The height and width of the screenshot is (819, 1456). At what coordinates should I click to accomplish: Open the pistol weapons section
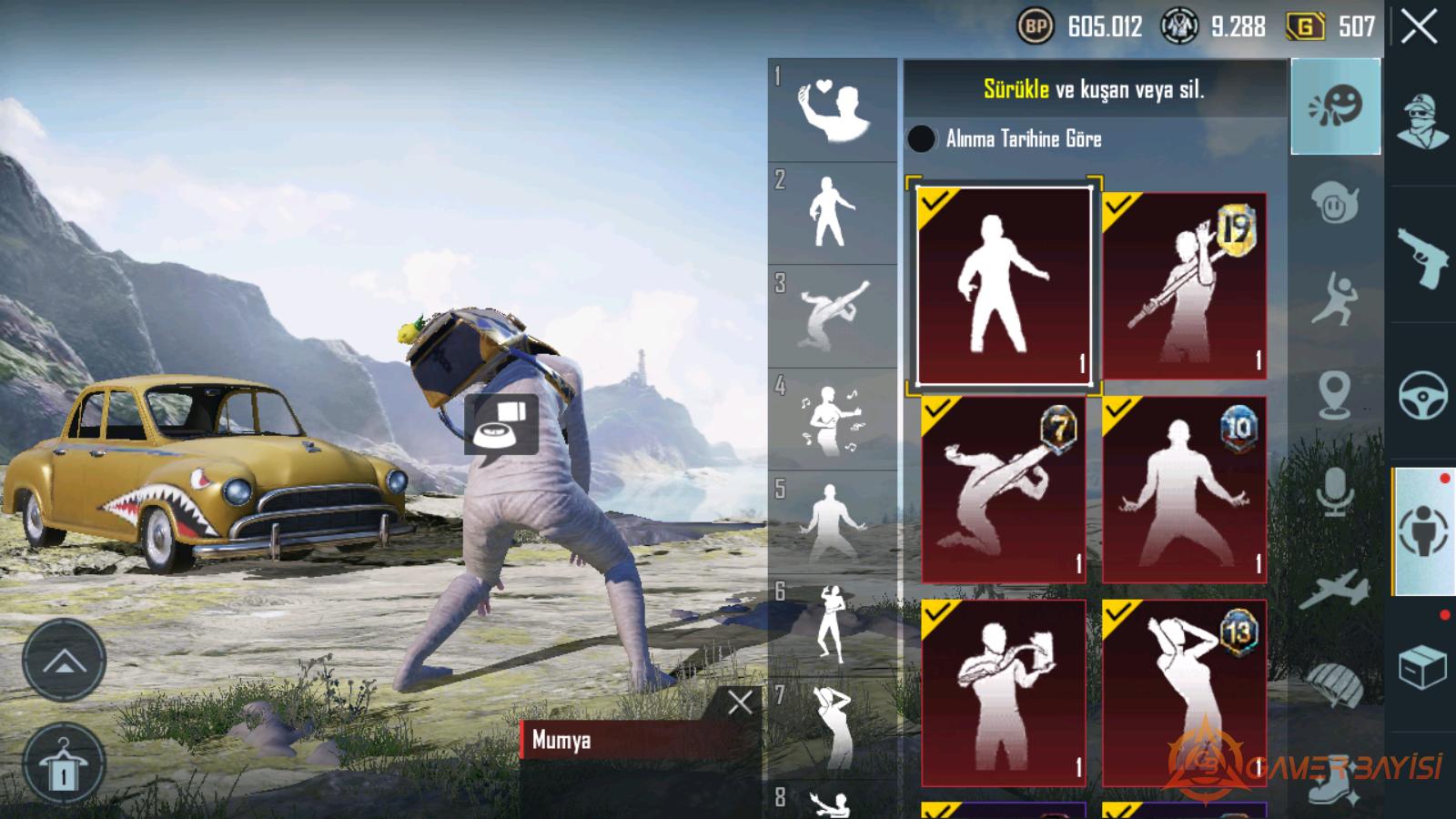click(1422, 258)
